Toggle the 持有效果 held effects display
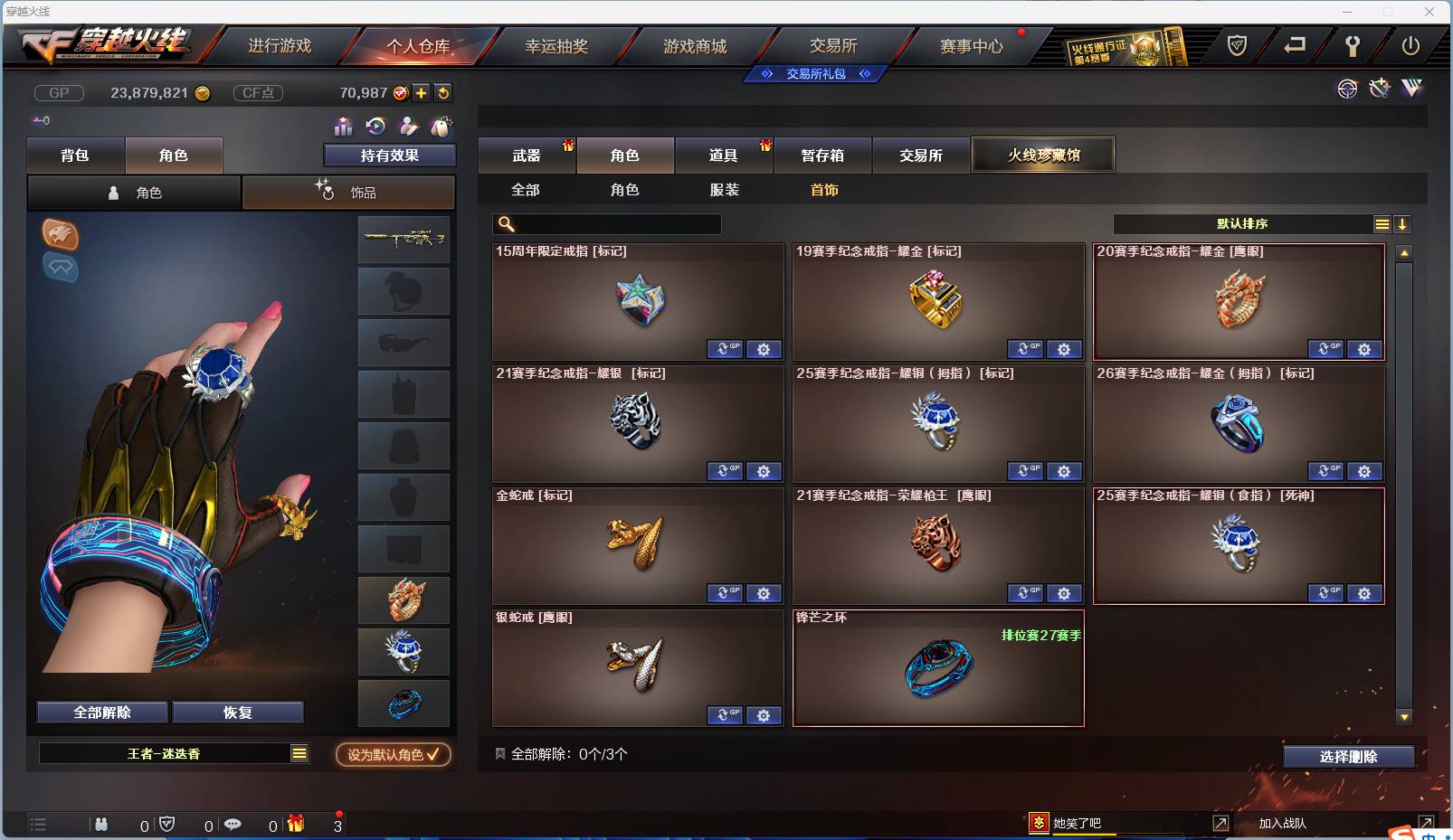1453x840 pixels. point(389,156)
